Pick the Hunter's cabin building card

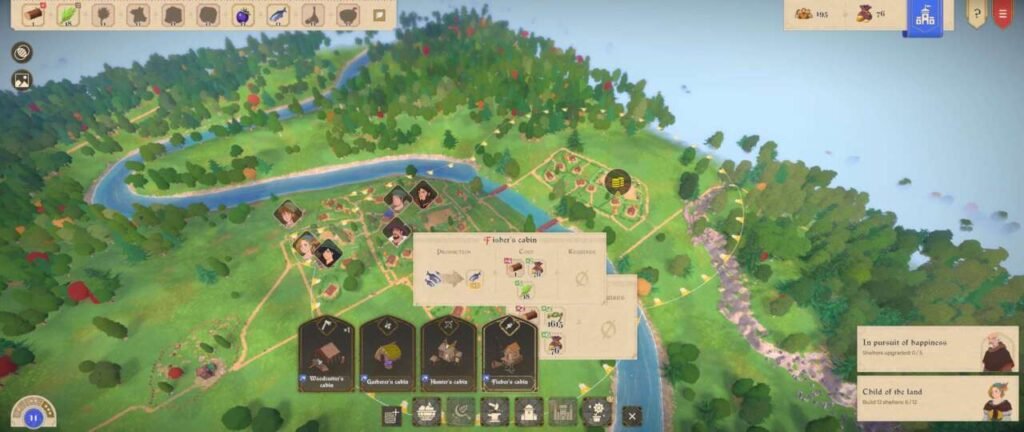[448, 354]
